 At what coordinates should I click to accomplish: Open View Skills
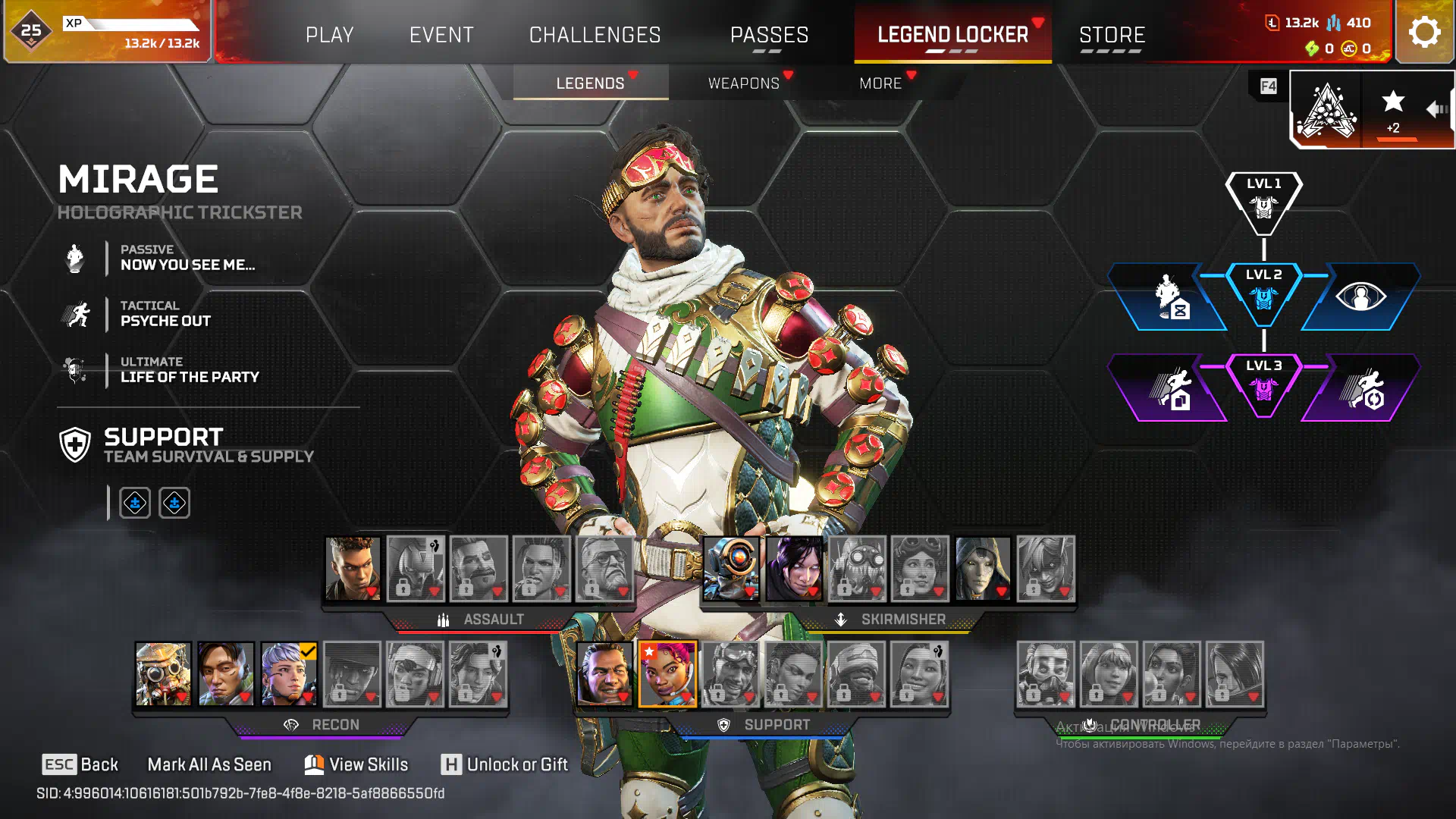(x=356, y=764)
